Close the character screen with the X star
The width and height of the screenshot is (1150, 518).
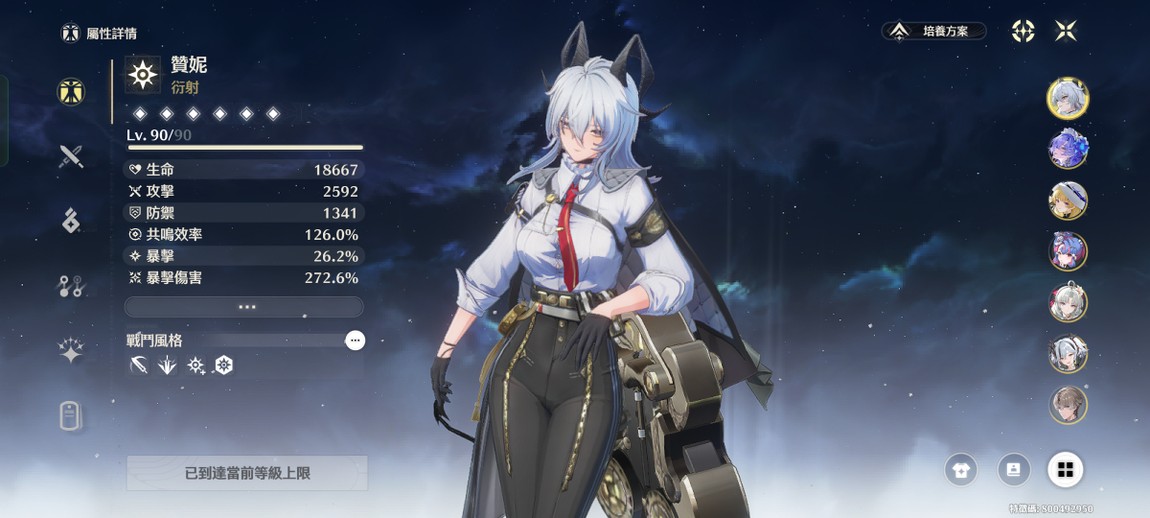click(1066, 32)
